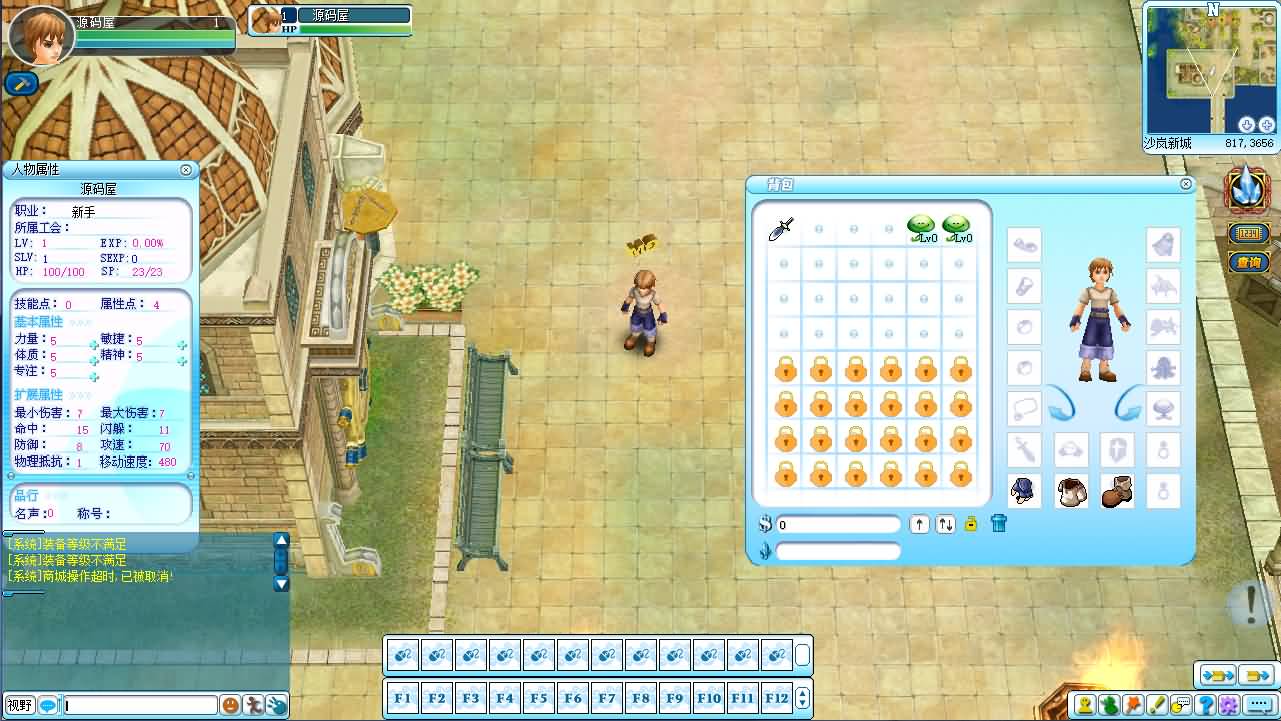Open the pet menu green icon
The image size is (1281, 721).
pos(1109,705)
